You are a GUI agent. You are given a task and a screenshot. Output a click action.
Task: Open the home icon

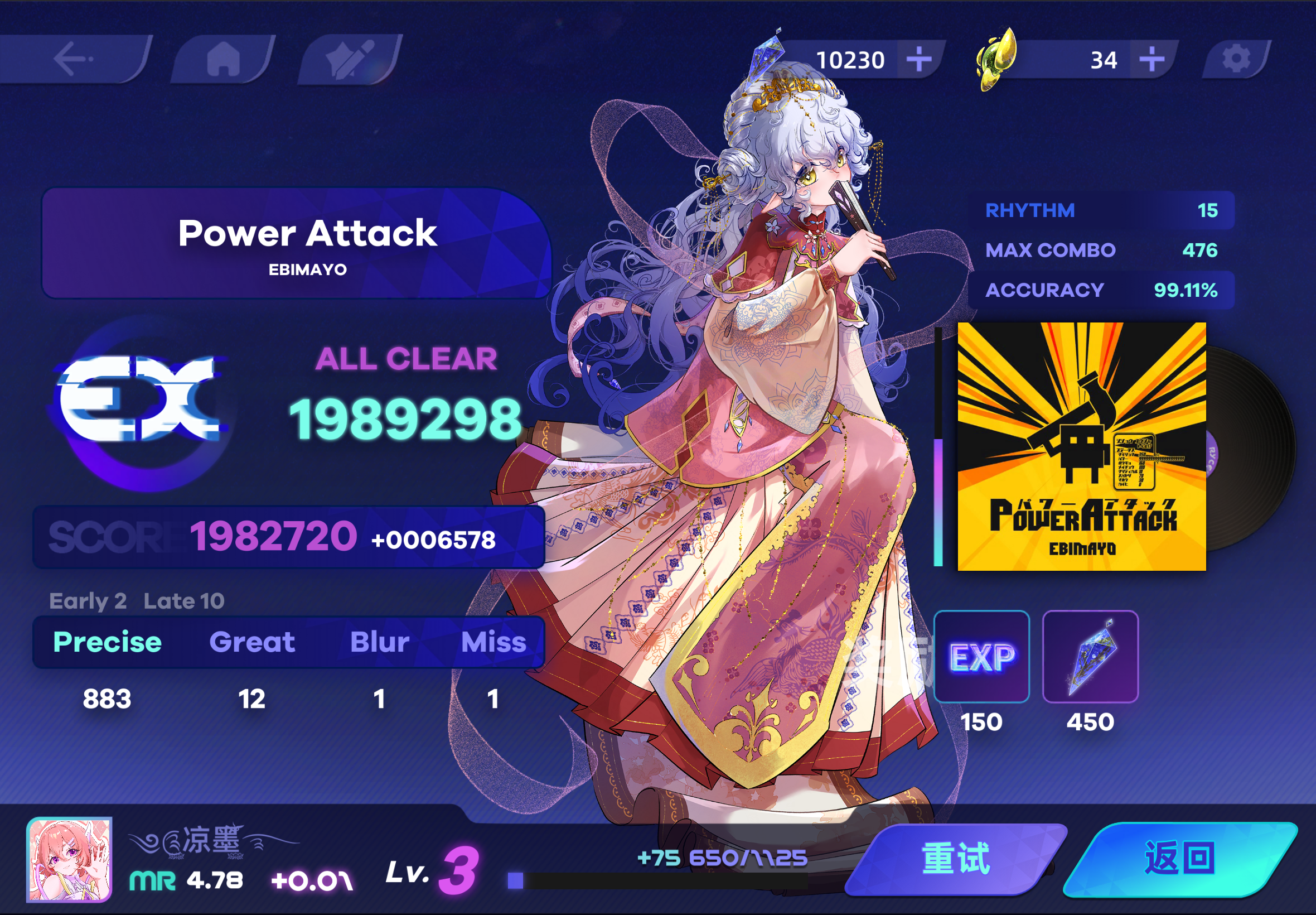click(224, 59)
